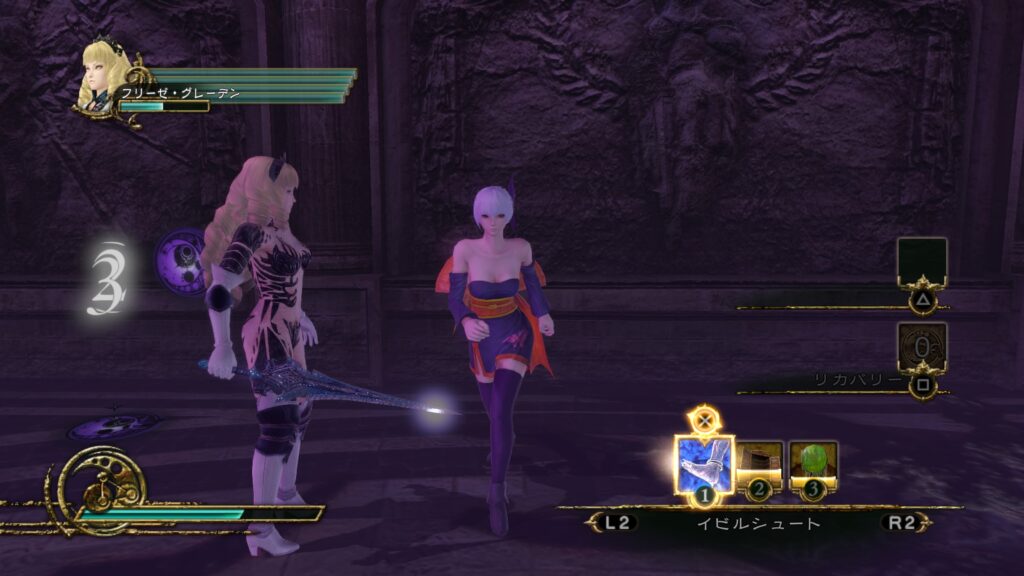Click the empty black skill slot above Recovery
The width and height of the screenshot is (1024, 576).
pyautogui.click(x=921, y=262)
